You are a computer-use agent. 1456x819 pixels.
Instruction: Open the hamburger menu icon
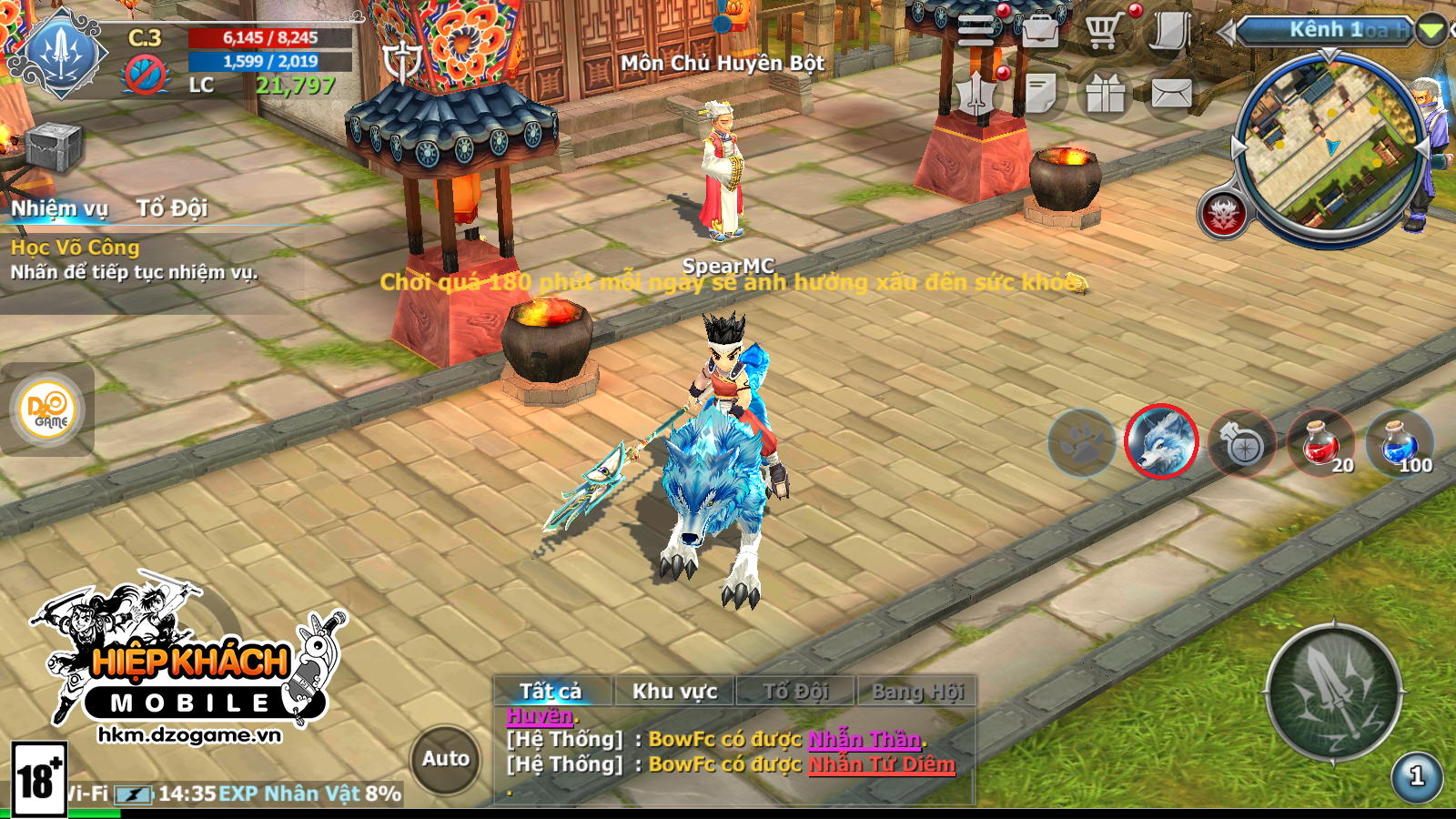tap(976, 31)
